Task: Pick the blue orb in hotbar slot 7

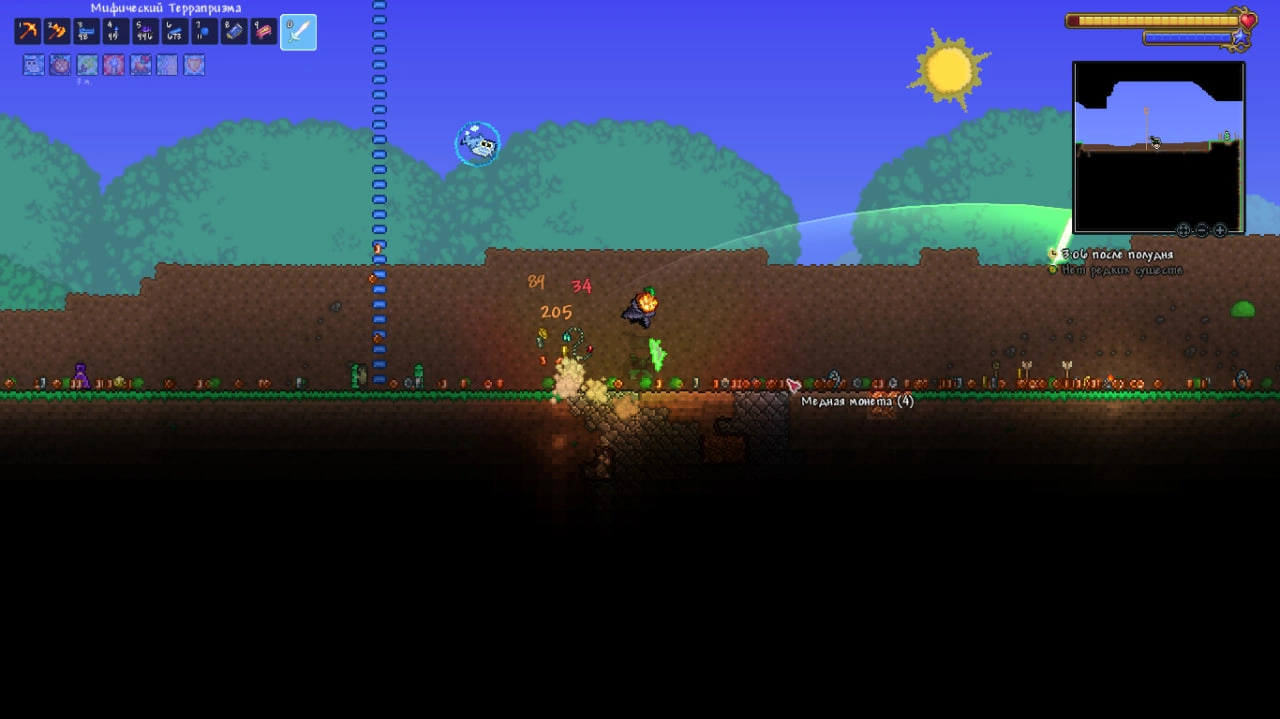Action: click(x=204, y=32)
